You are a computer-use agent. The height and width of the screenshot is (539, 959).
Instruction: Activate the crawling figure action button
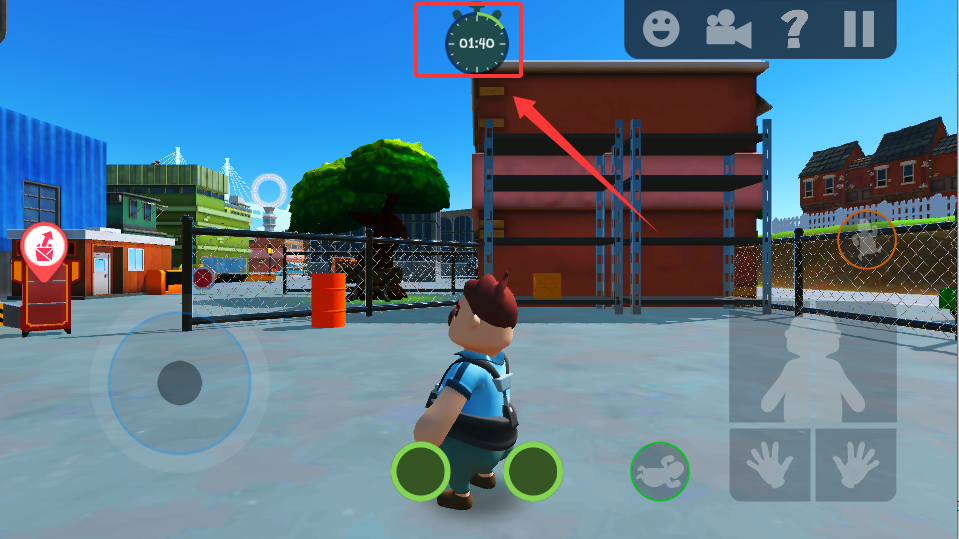660,471
